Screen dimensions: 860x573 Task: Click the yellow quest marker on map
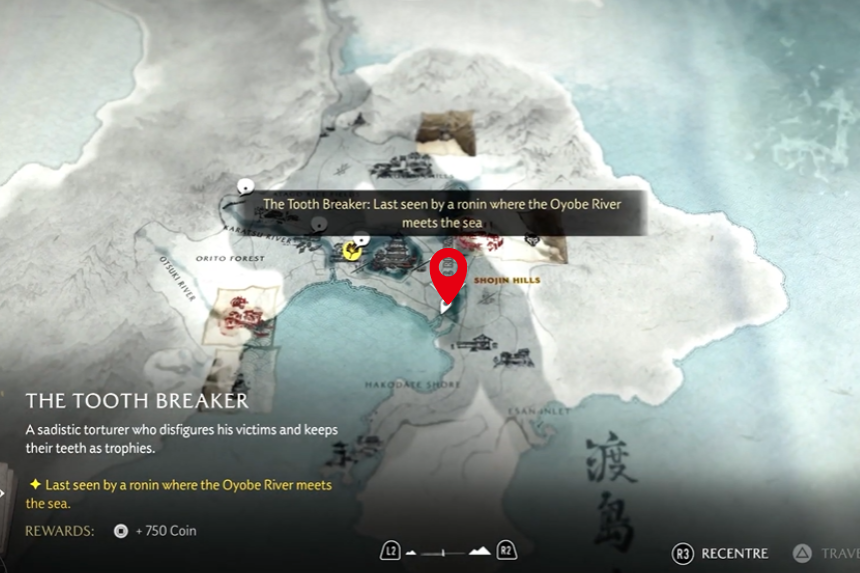pos(351,250)
